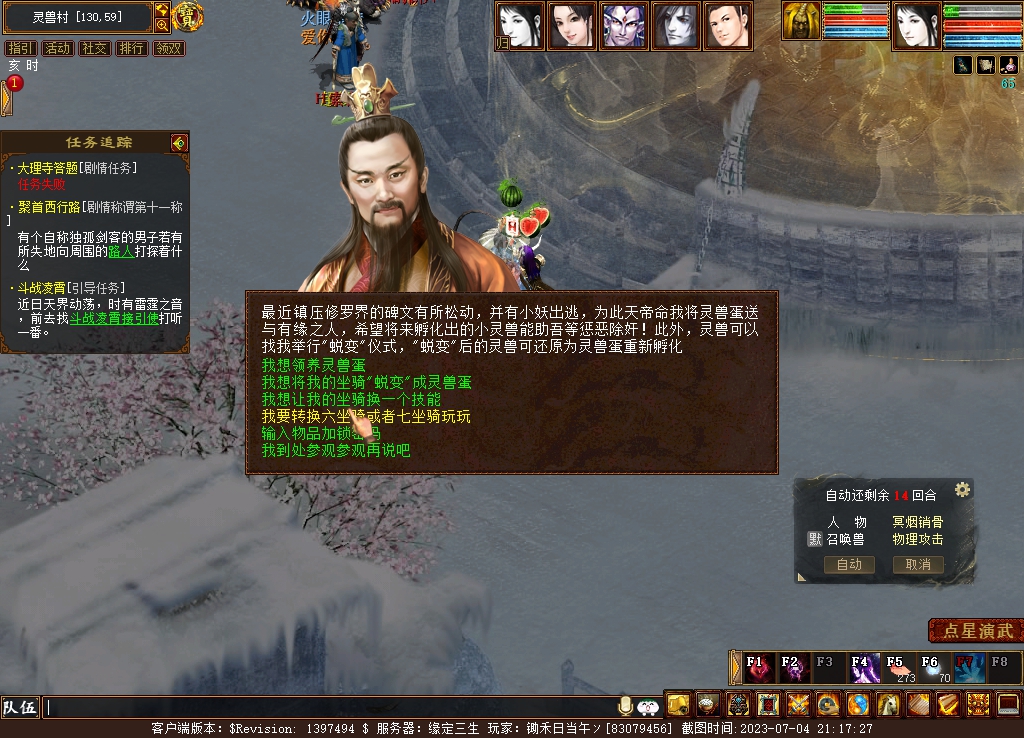Open auto-battle settings with the gear icon

962,490
